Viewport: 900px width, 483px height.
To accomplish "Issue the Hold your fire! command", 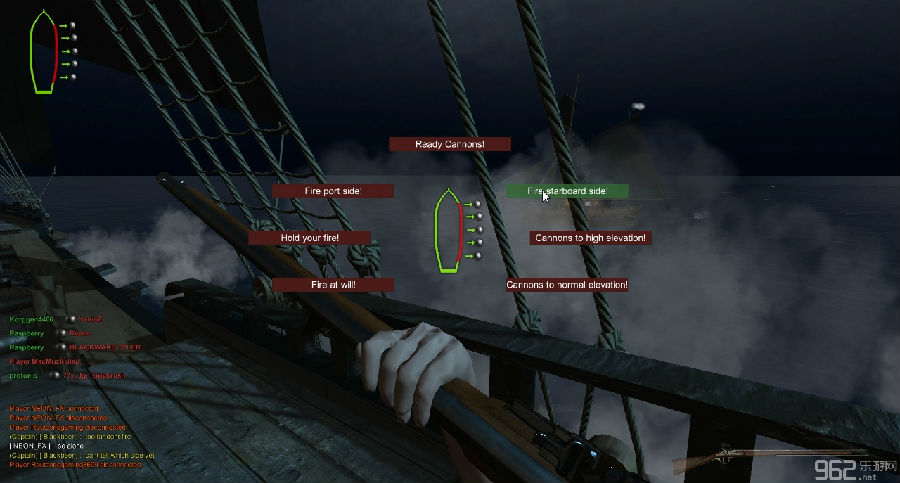I will [x=309, y=238].
